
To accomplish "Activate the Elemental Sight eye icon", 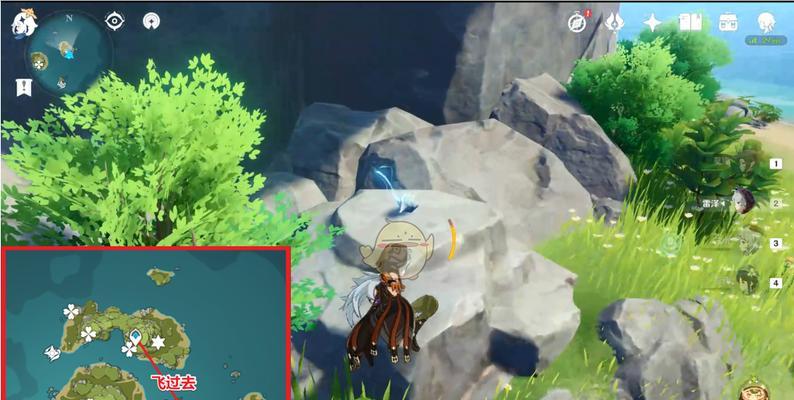I will (x=114, y=20).
